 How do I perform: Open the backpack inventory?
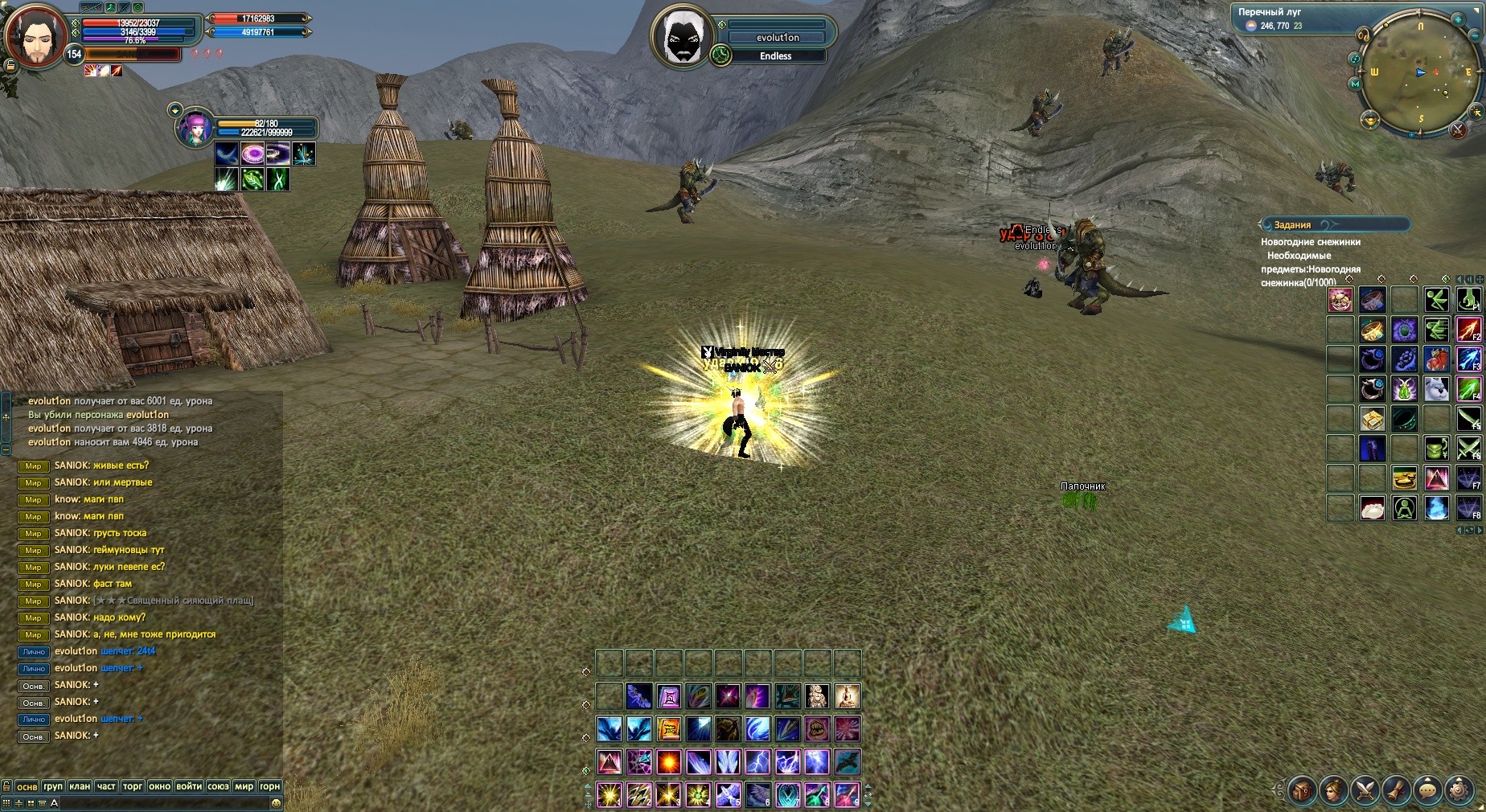(1302, 790)
